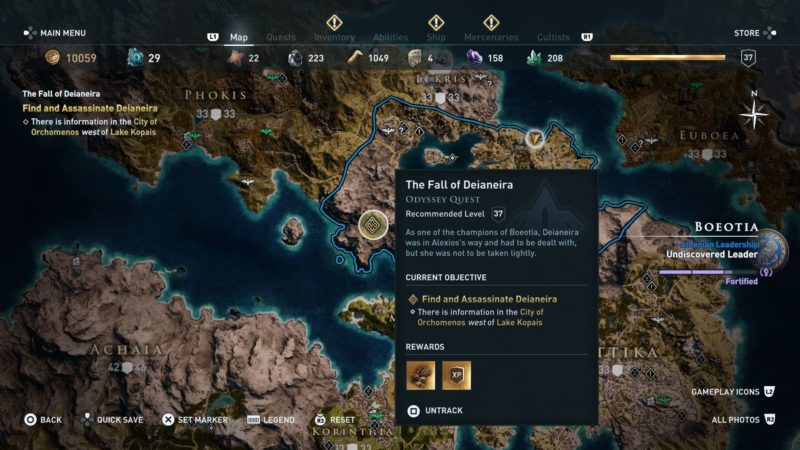Open the map Legend
The width and height of the screenshot is (800, 450).
[x=272, y=420]
